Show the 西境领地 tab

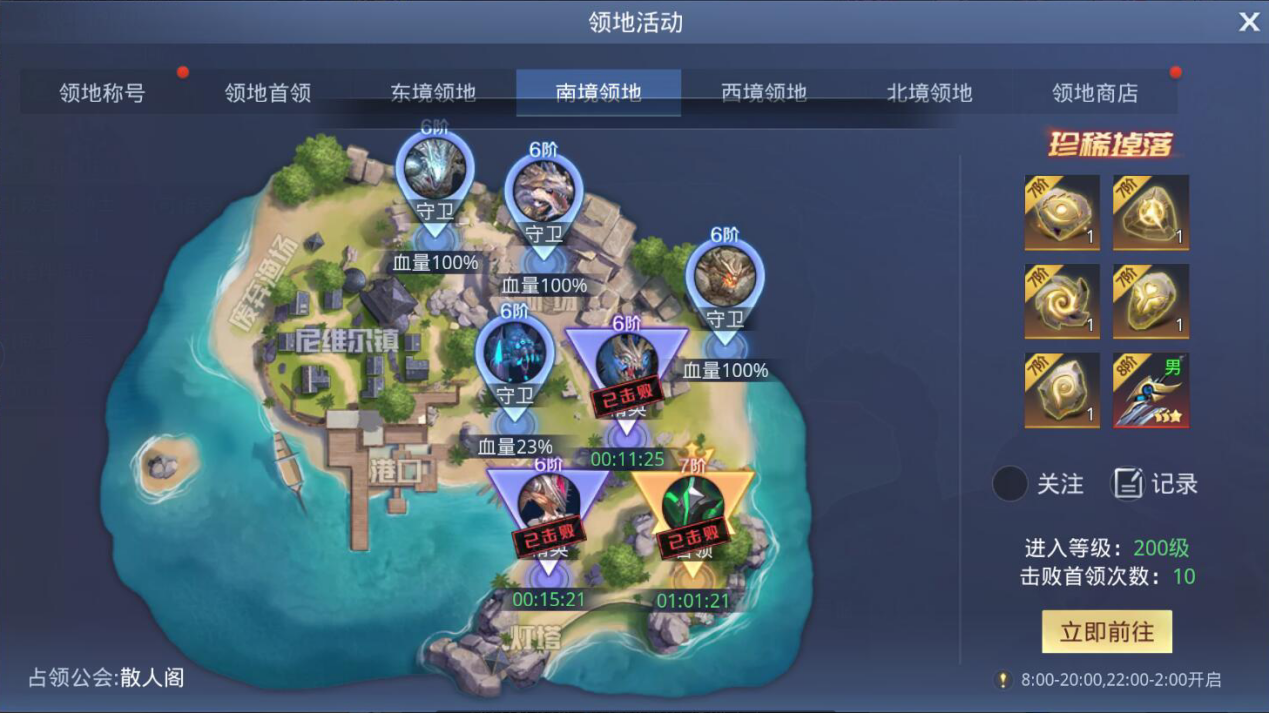pyautogui.click(x=764, y=93)
